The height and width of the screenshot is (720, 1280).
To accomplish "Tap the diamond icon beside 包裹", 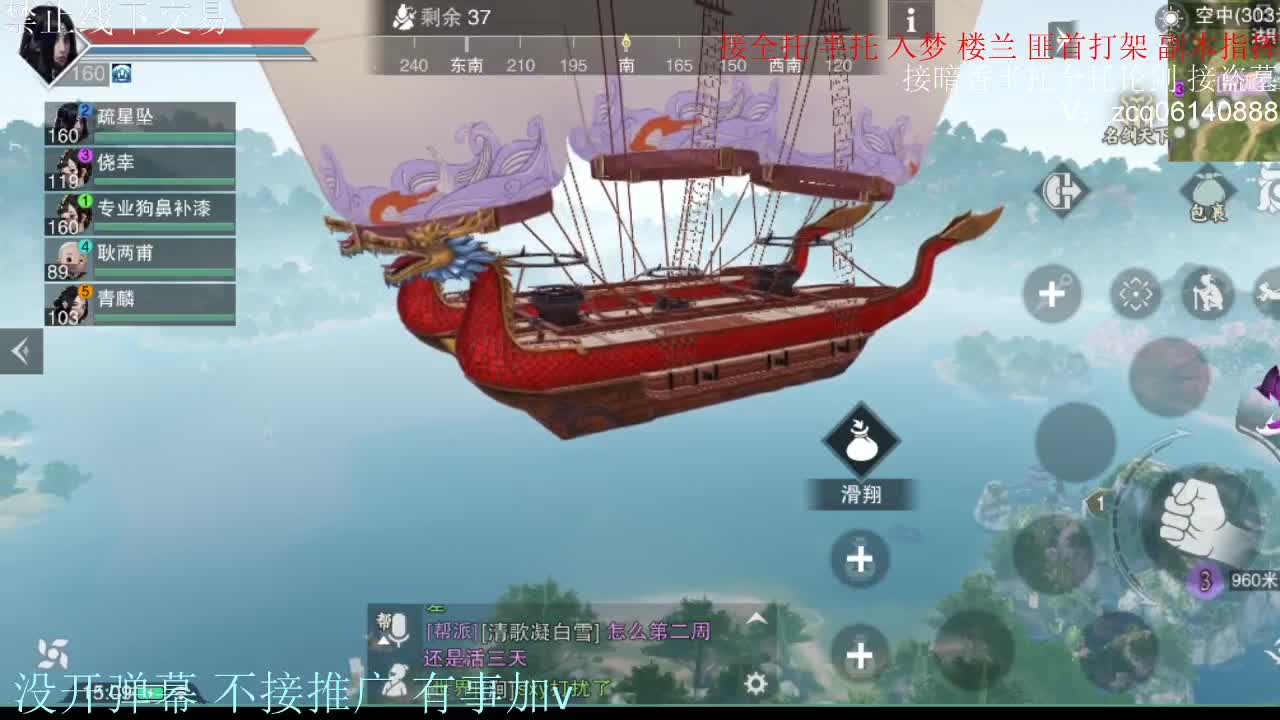I will click(1062, 190).
